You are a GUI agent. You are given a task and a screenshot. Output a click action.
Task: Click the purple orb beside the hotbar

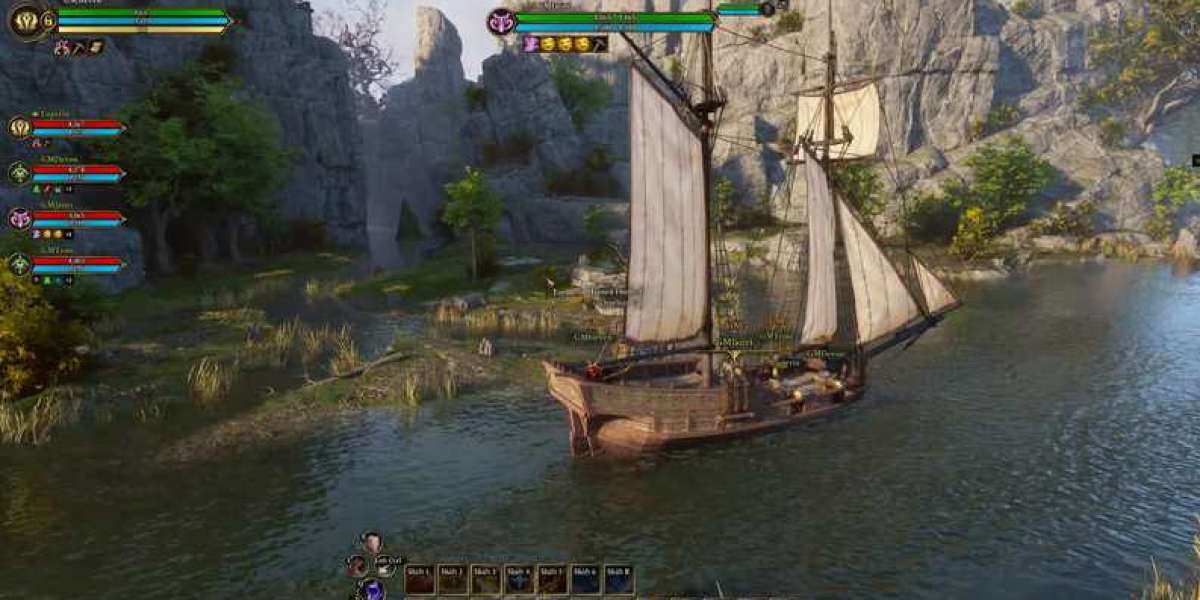tap(372, 590)
